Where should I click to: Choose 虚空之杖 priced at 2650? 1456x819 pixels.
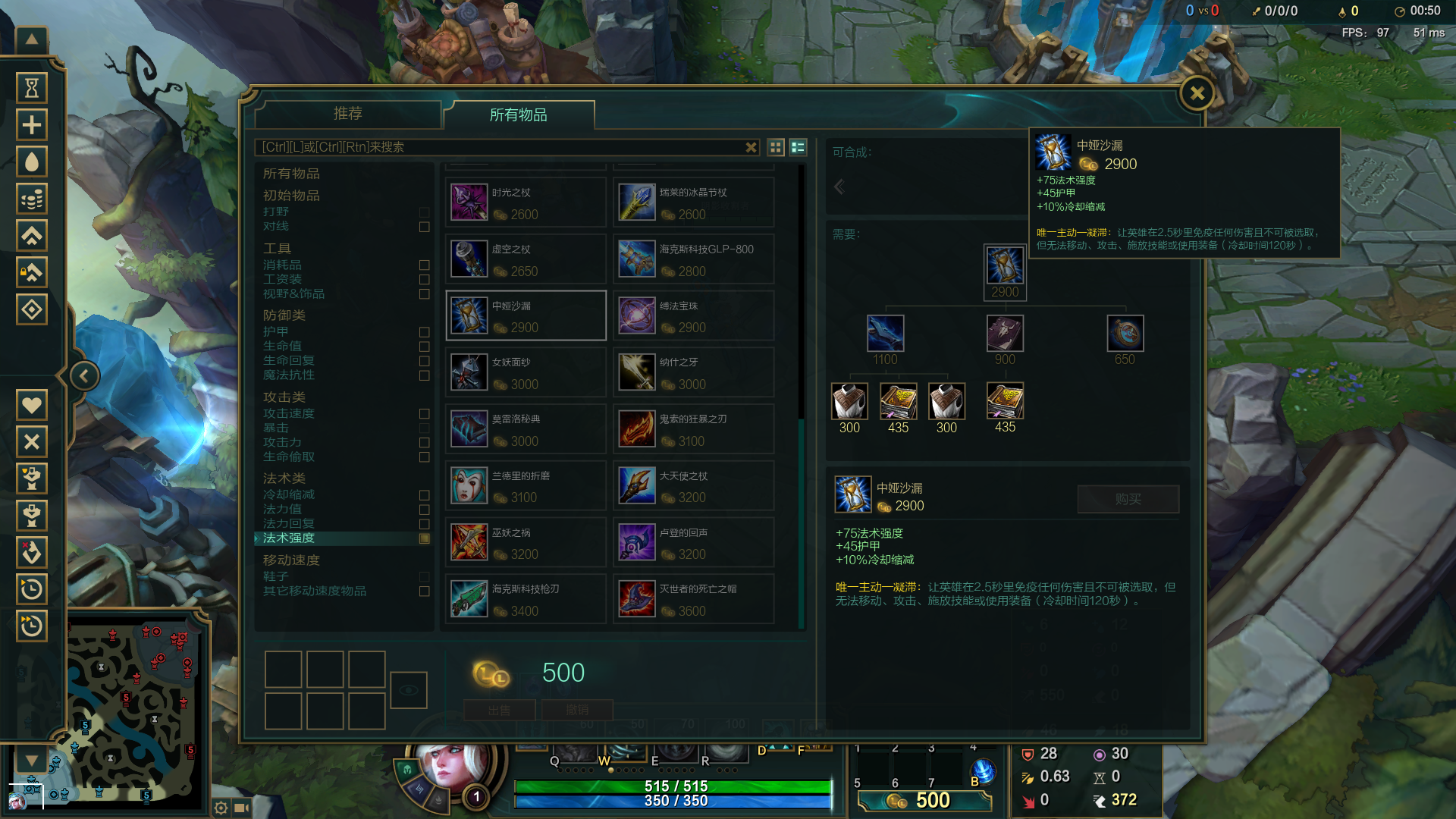pos(526,260)
